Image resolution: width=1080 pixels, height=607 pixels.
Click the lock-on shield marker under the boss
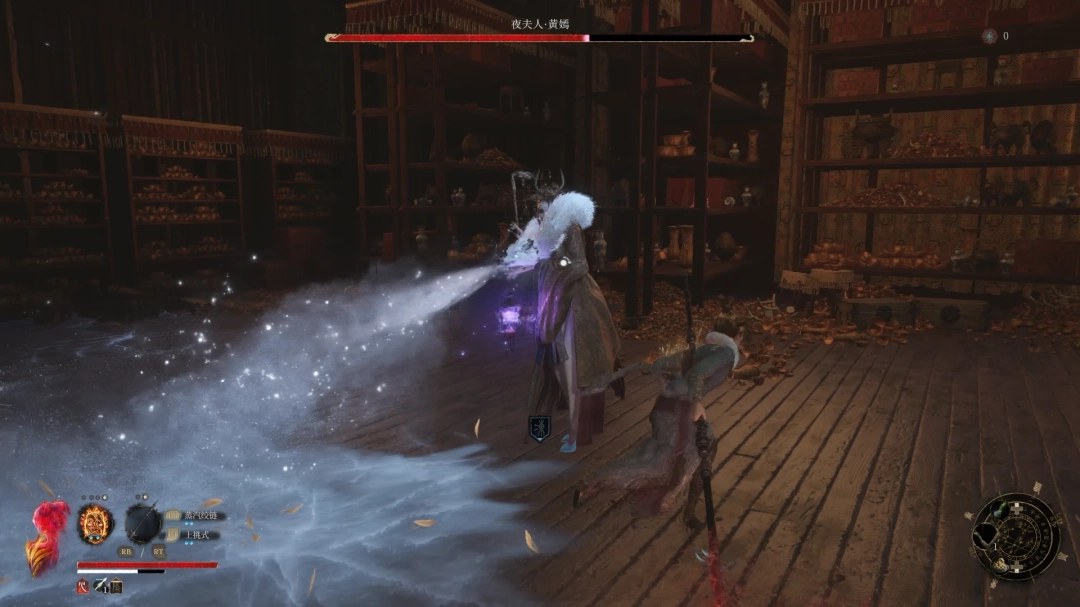tap(538, 428)
